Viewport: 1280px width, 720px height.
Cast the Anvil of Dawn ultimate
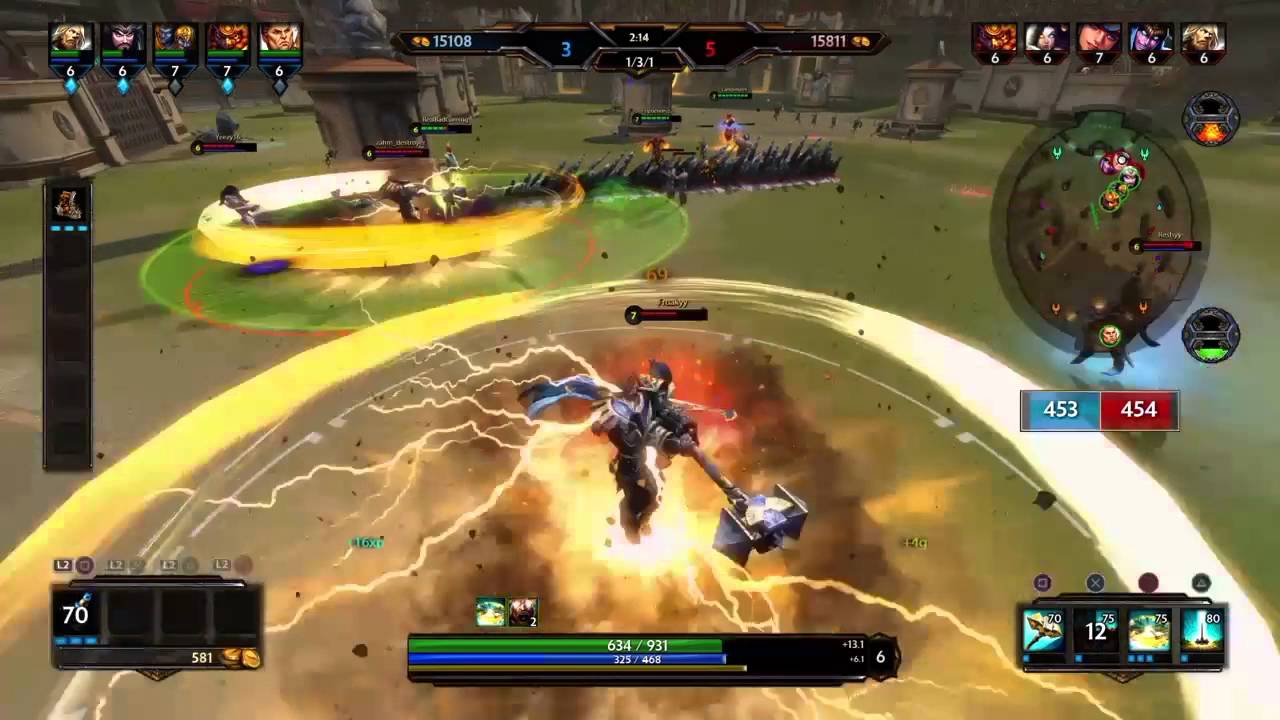tap(1201, 632)
